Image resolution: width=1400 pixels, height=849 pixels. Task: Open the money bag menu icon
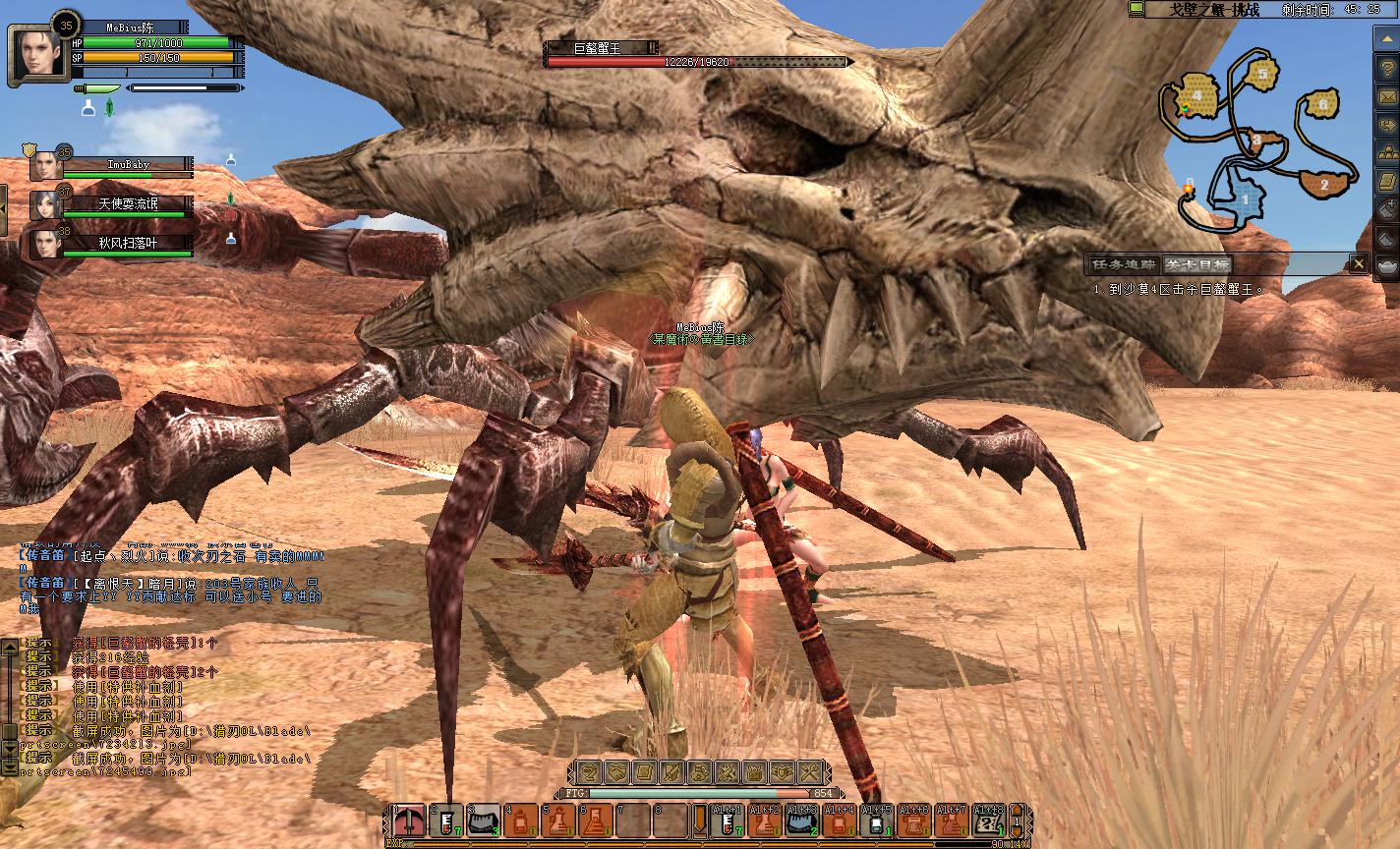pos(698,772)
